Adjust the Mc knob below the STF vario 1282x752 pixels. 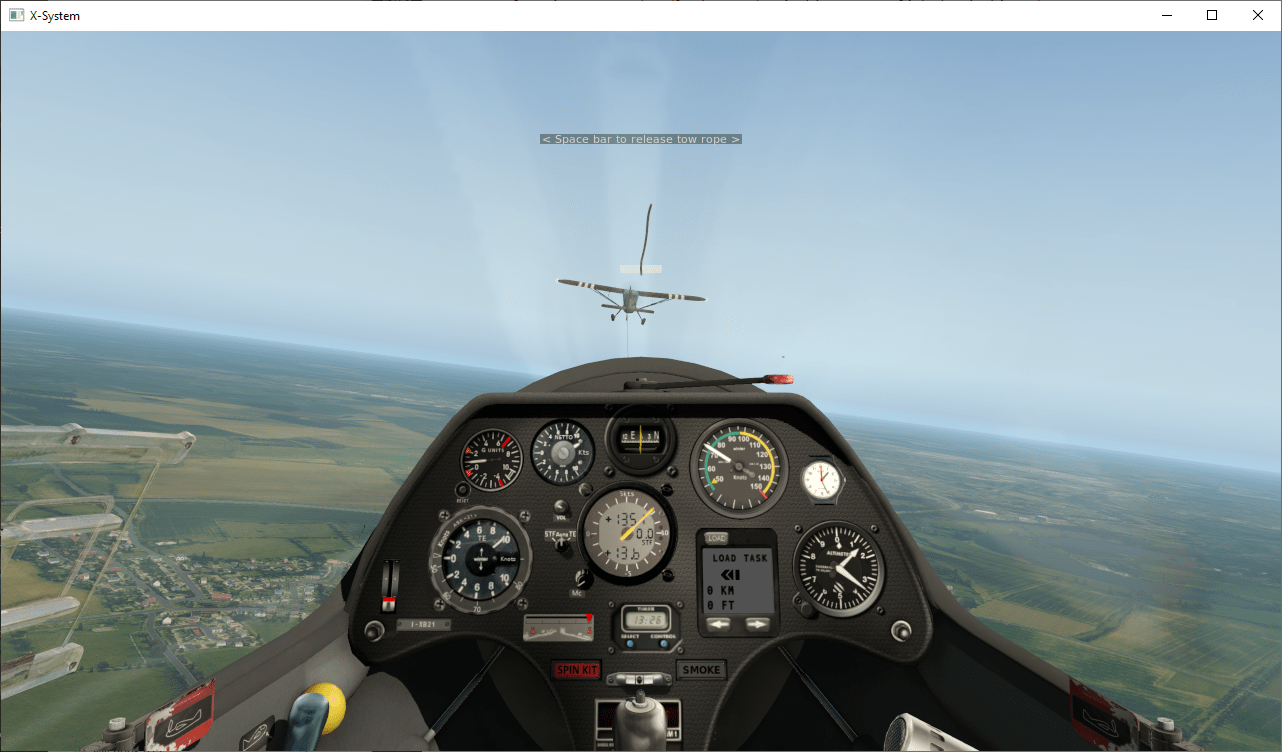tap(583, 577)
